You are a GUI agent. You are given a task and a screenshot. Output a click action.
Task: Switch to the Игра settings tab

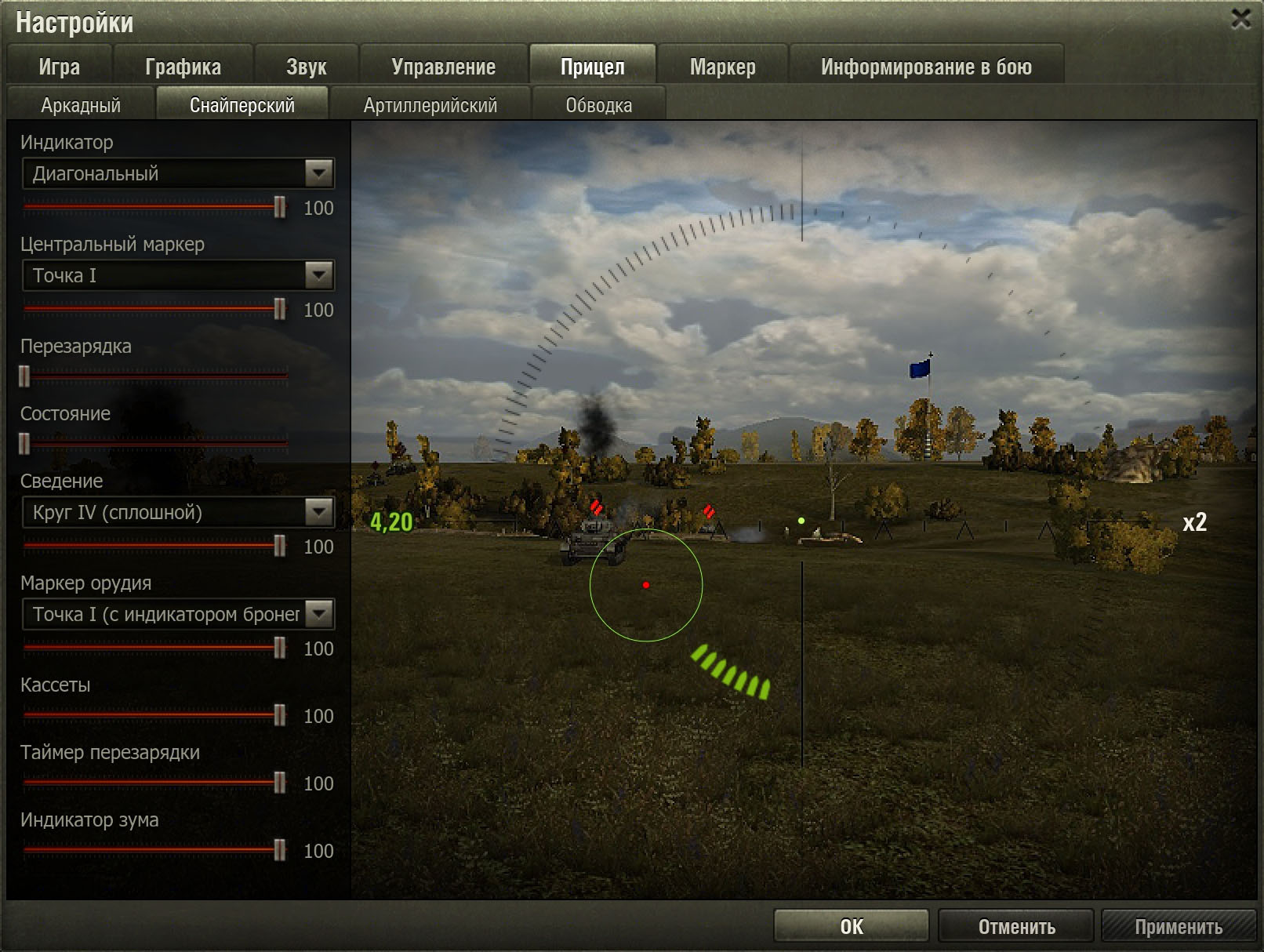60,66
